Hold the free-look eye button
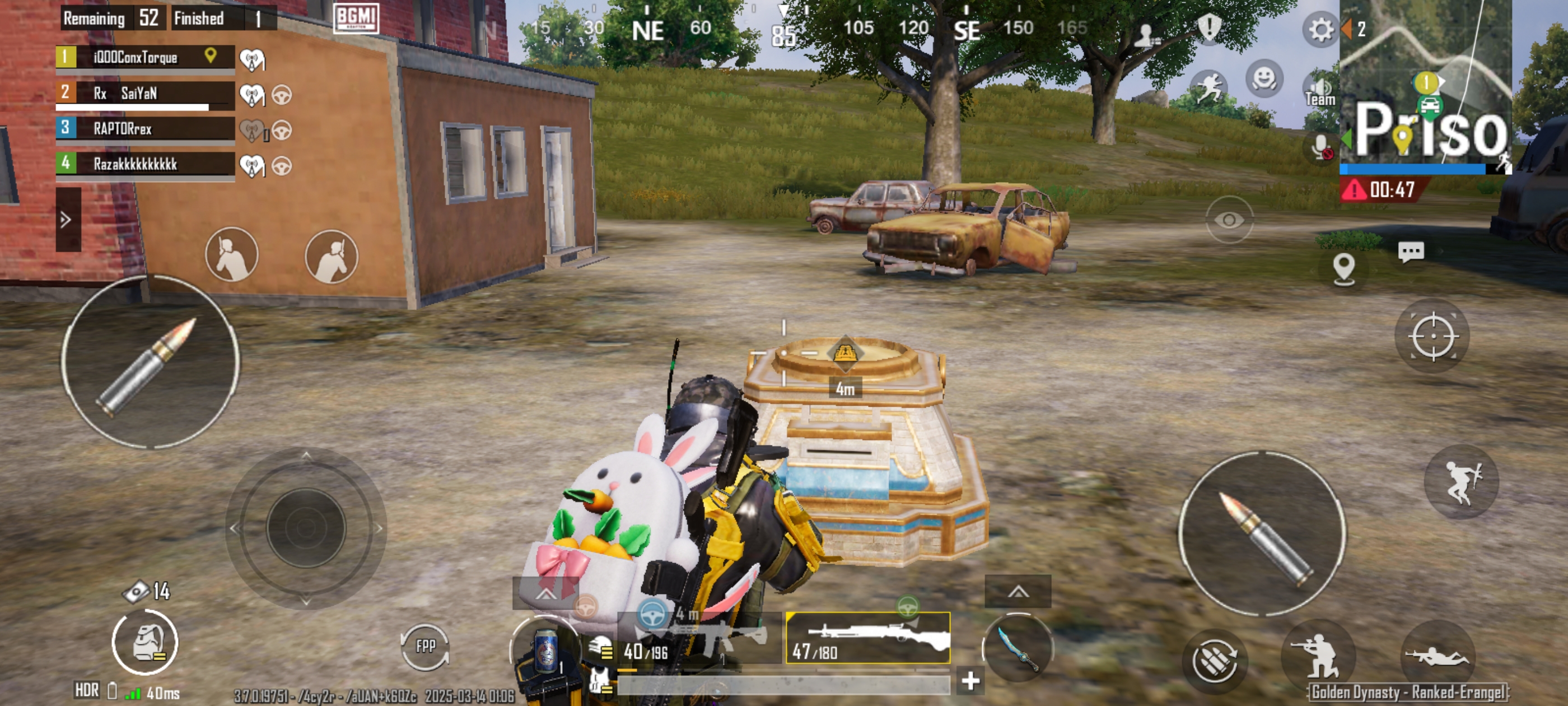Viewport: 1568px width, 706px height. [1229, 220]
